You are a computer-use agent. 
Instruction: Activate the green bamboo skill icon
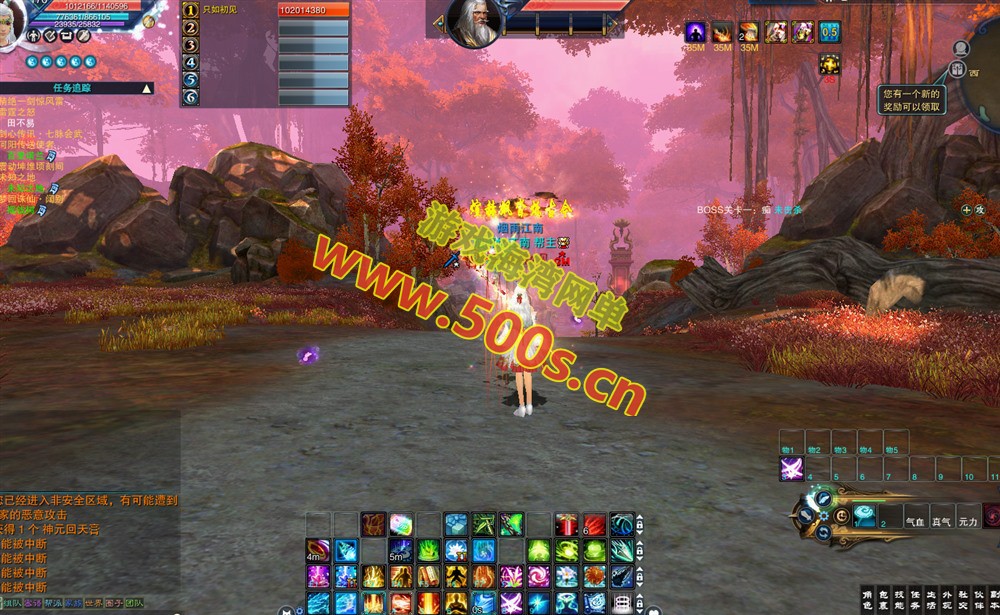484,523
